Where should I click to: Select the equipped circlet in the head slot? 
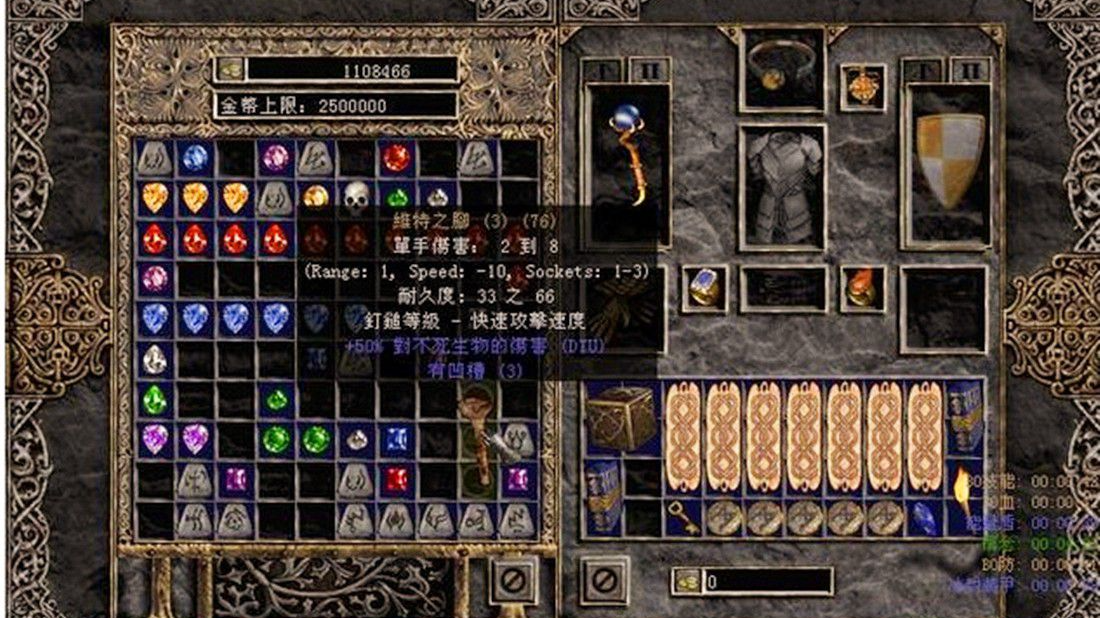point(783,66)
